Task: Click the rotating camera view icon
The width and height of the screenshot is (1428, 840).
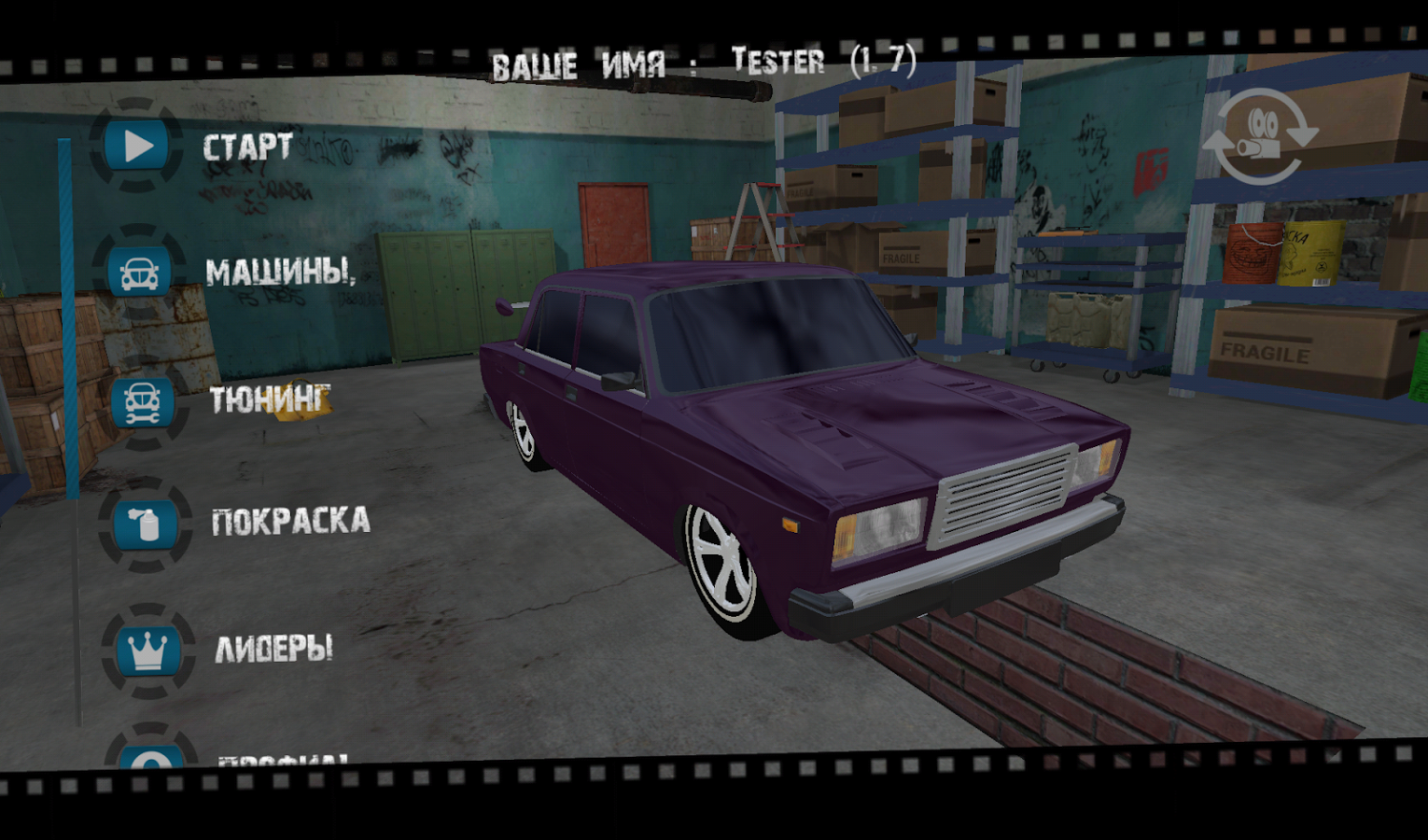Action: pyautogui.click(x=1259, y=136)
